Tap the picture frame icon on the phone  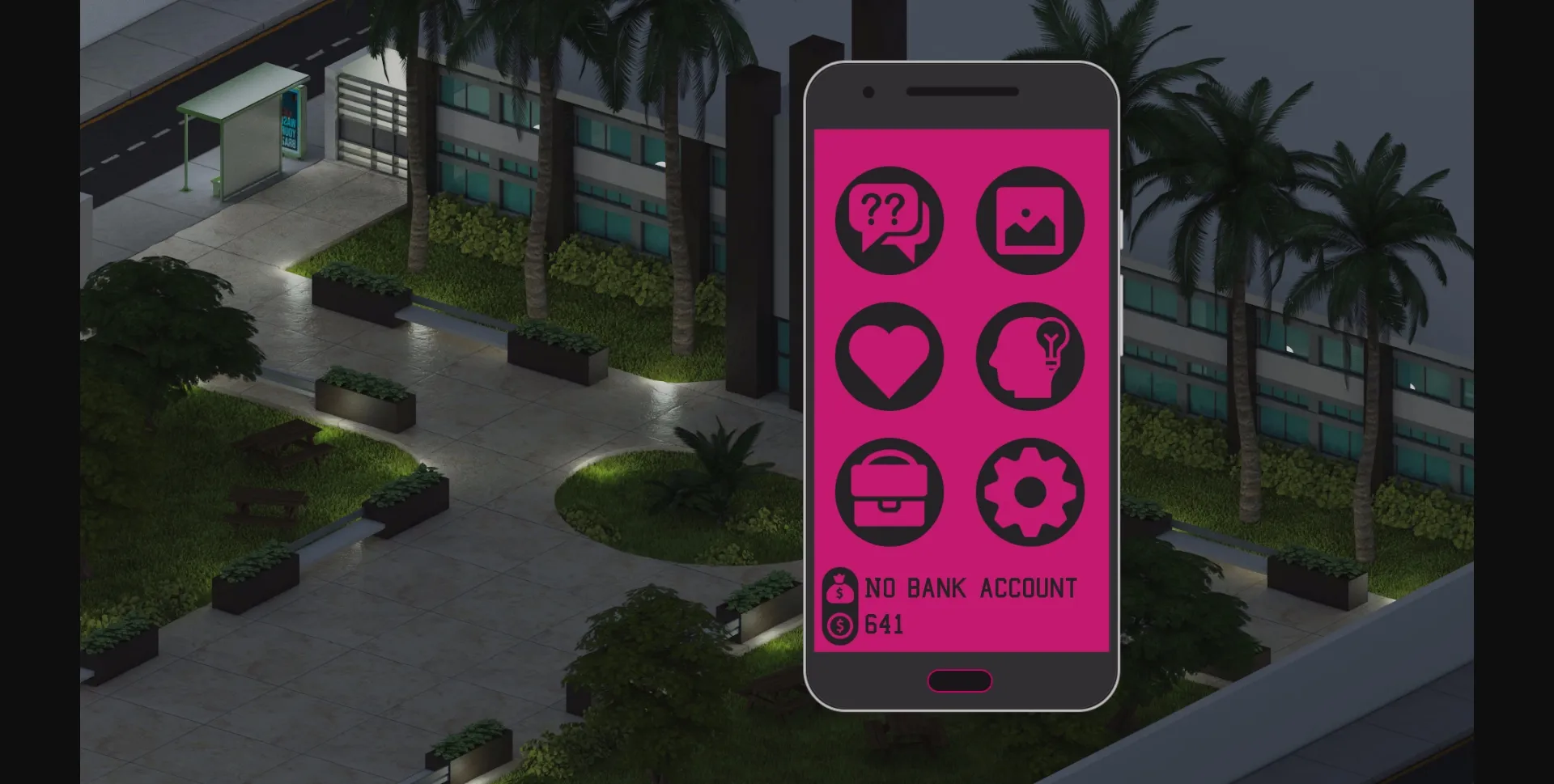1030,221
